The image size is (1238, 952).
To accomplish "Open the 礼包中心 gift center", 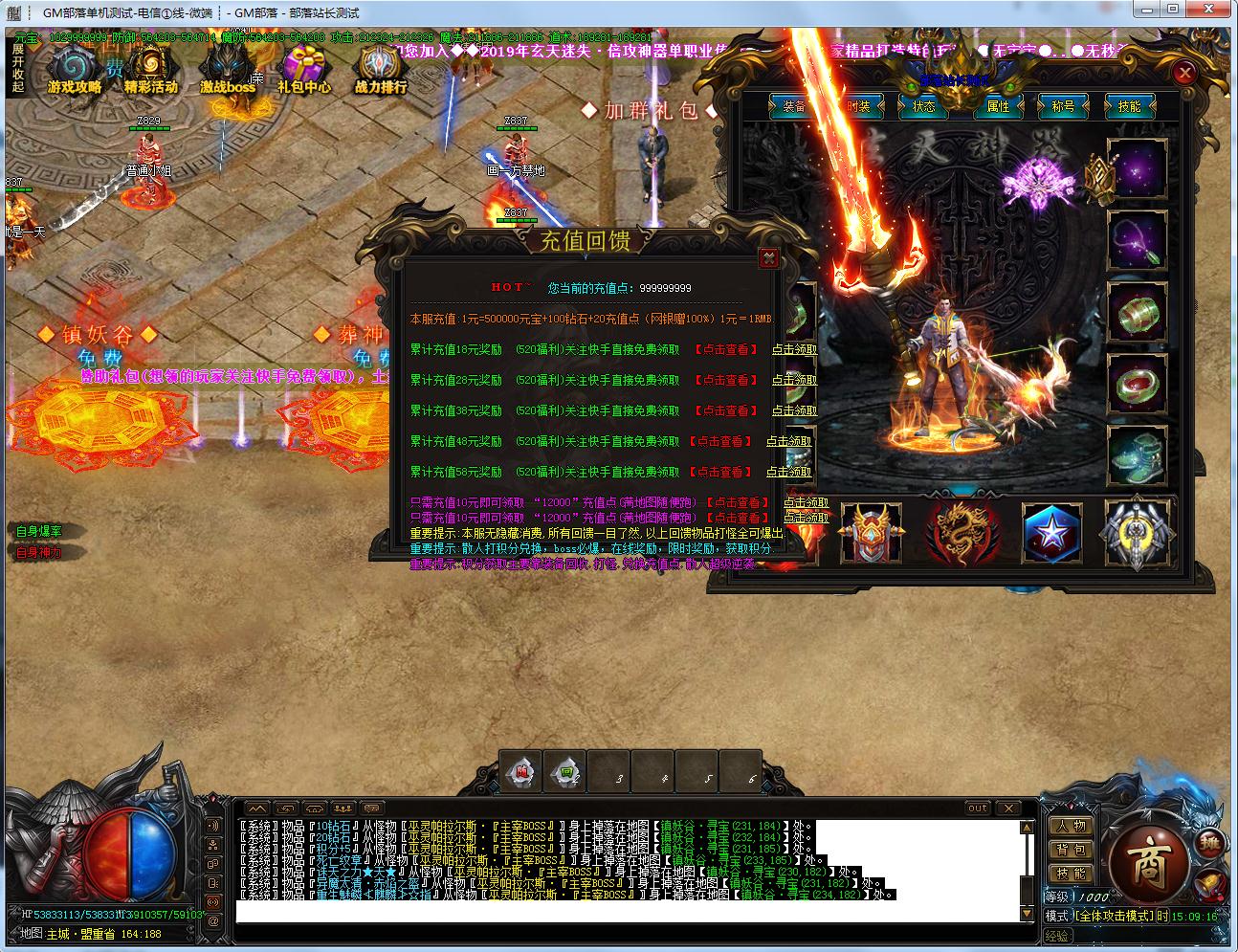I will click(304, 70).
